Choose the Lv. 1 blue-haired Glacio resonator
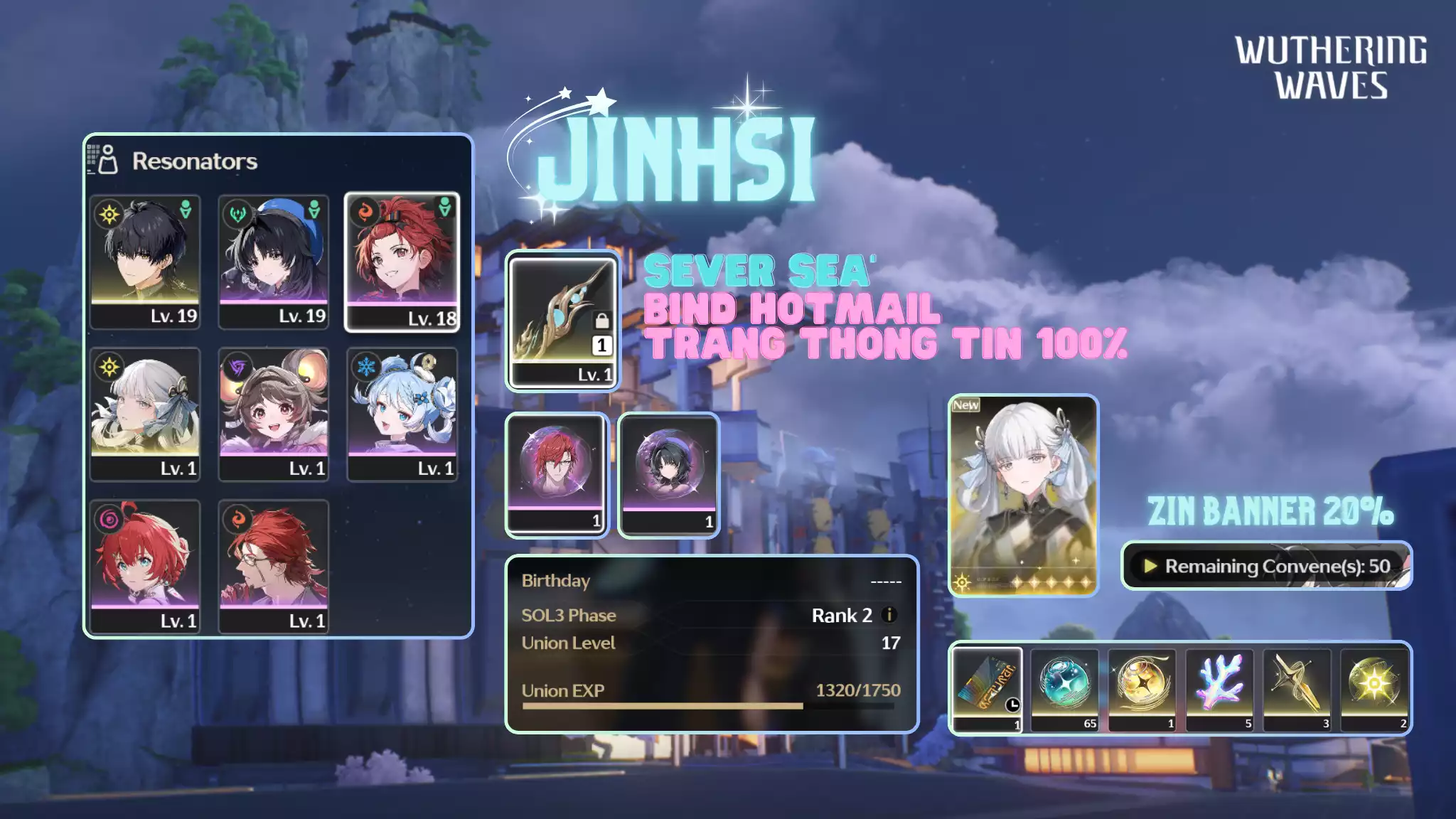Screen dimensions: 1456x819 [x=402, y=414]
